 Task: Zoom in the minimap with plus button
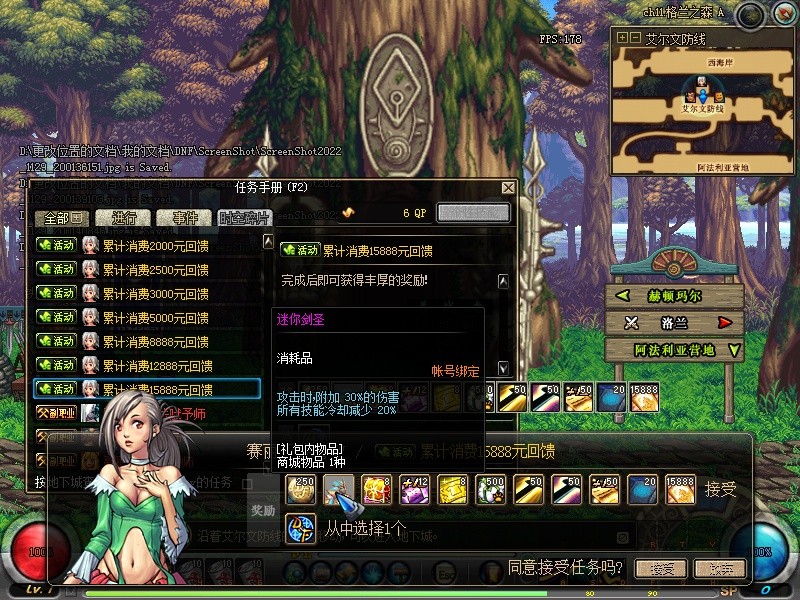coord(622,38)
